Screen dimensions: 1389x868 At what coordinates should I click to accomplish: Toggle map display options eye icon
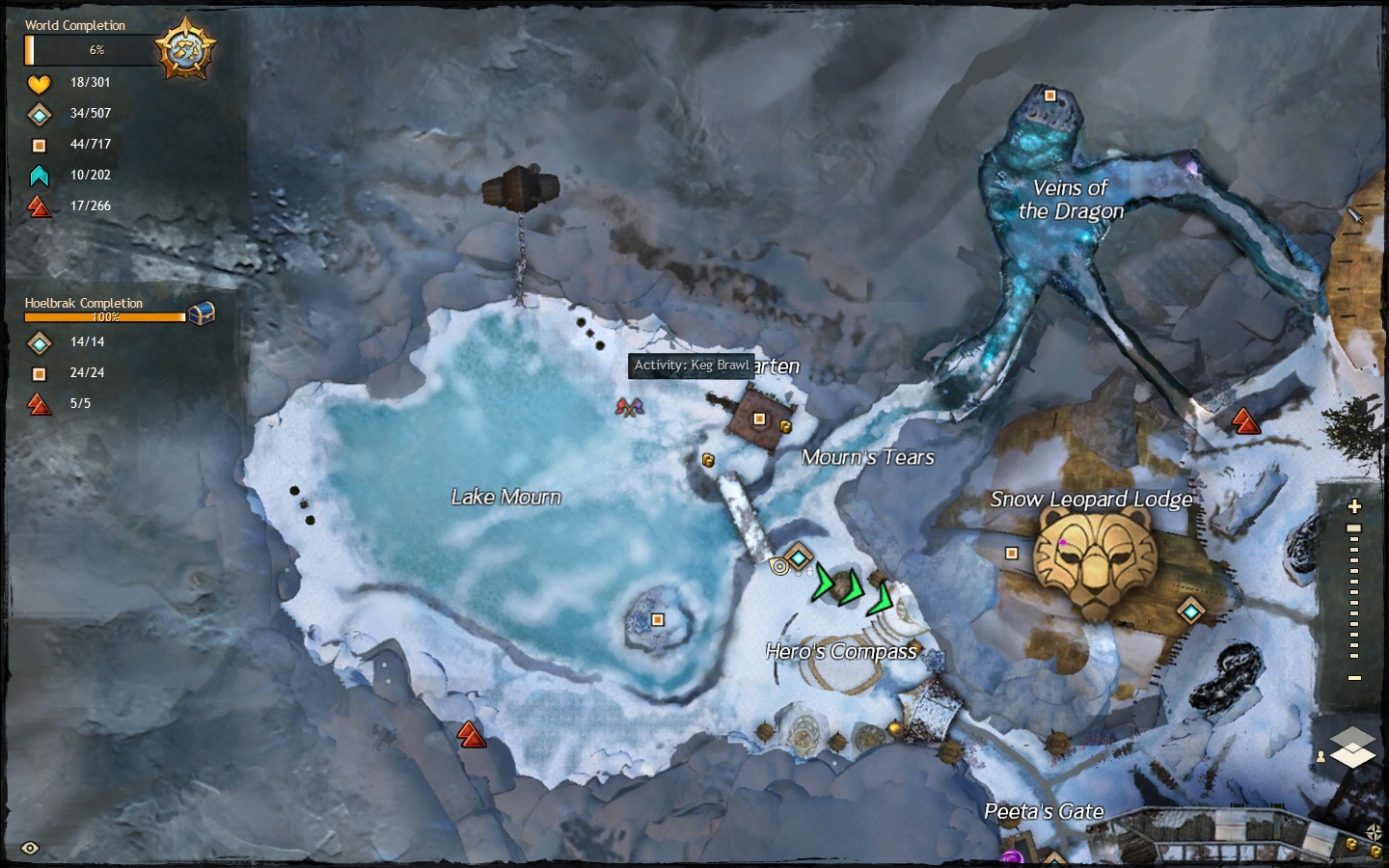coord(30,849)
